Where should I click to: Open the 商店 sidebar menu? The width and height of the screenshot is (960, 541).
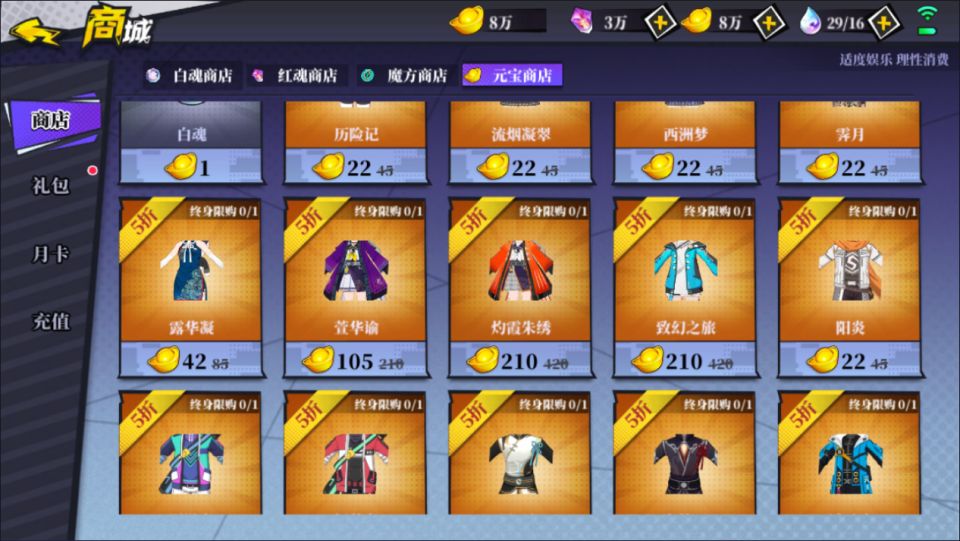52,120
